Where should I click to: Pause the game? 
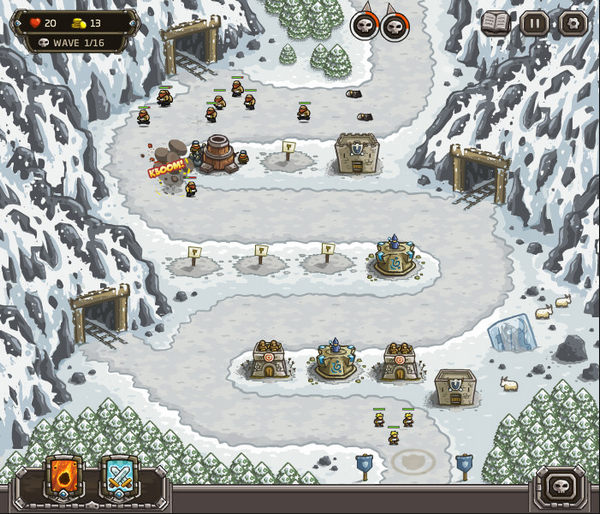click(x=534, y=23)
